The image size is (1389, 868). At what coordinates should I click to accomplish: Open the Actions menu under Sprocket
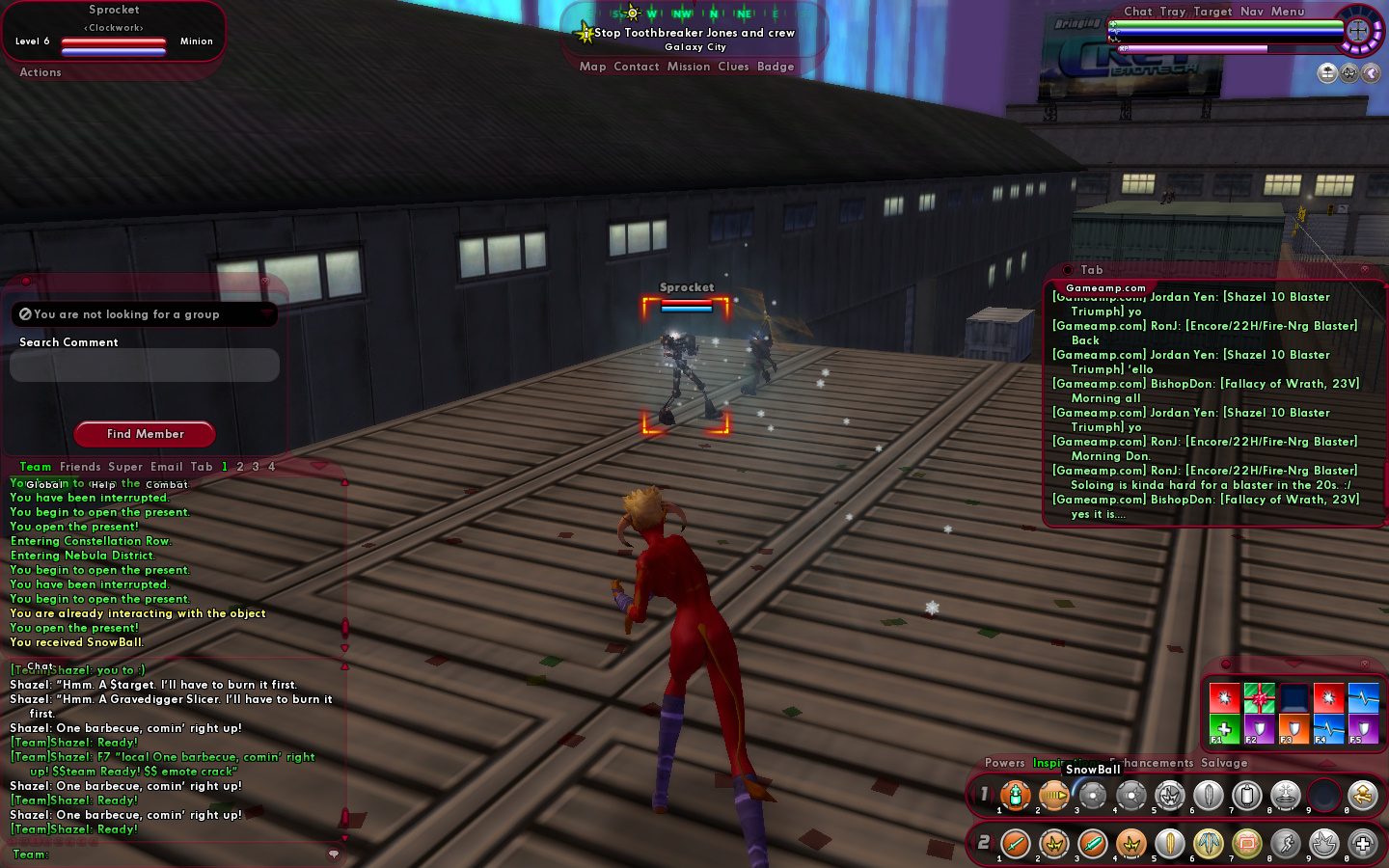point(41,72)
